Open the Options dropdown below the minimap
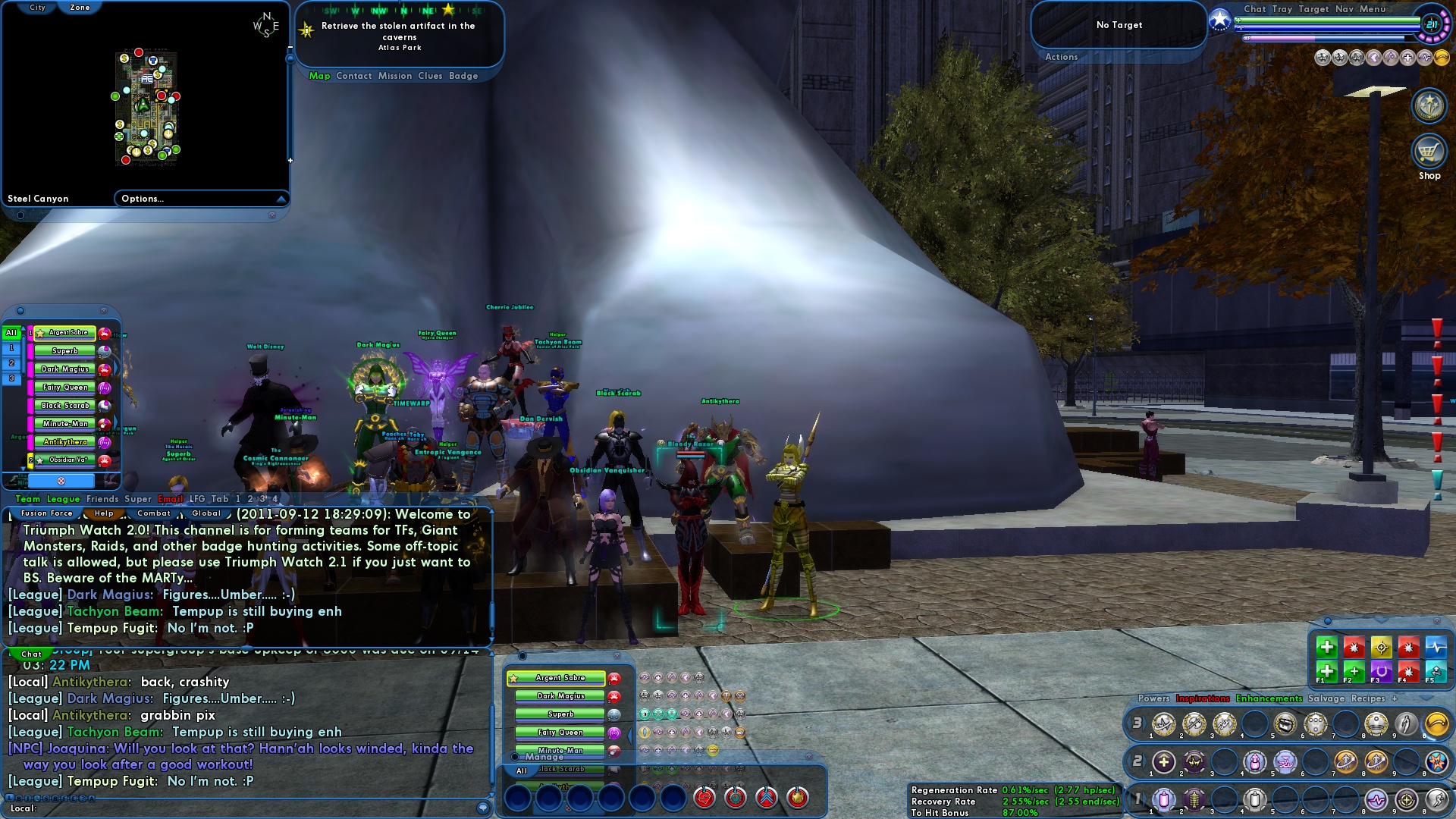 pyautogui.click(x=201, y=199)
